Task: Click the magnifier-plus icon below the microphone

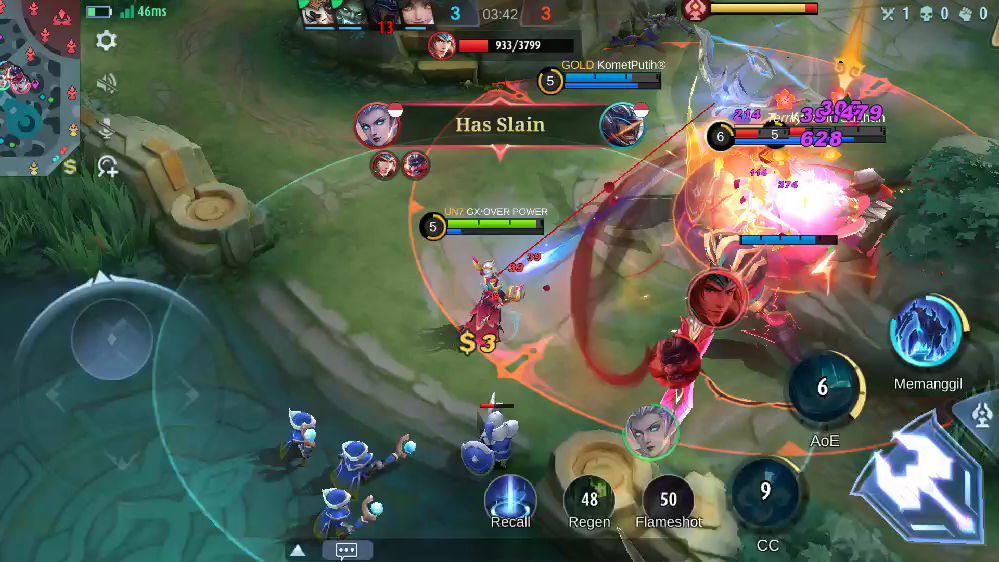Action: click(x=107, y=167)
